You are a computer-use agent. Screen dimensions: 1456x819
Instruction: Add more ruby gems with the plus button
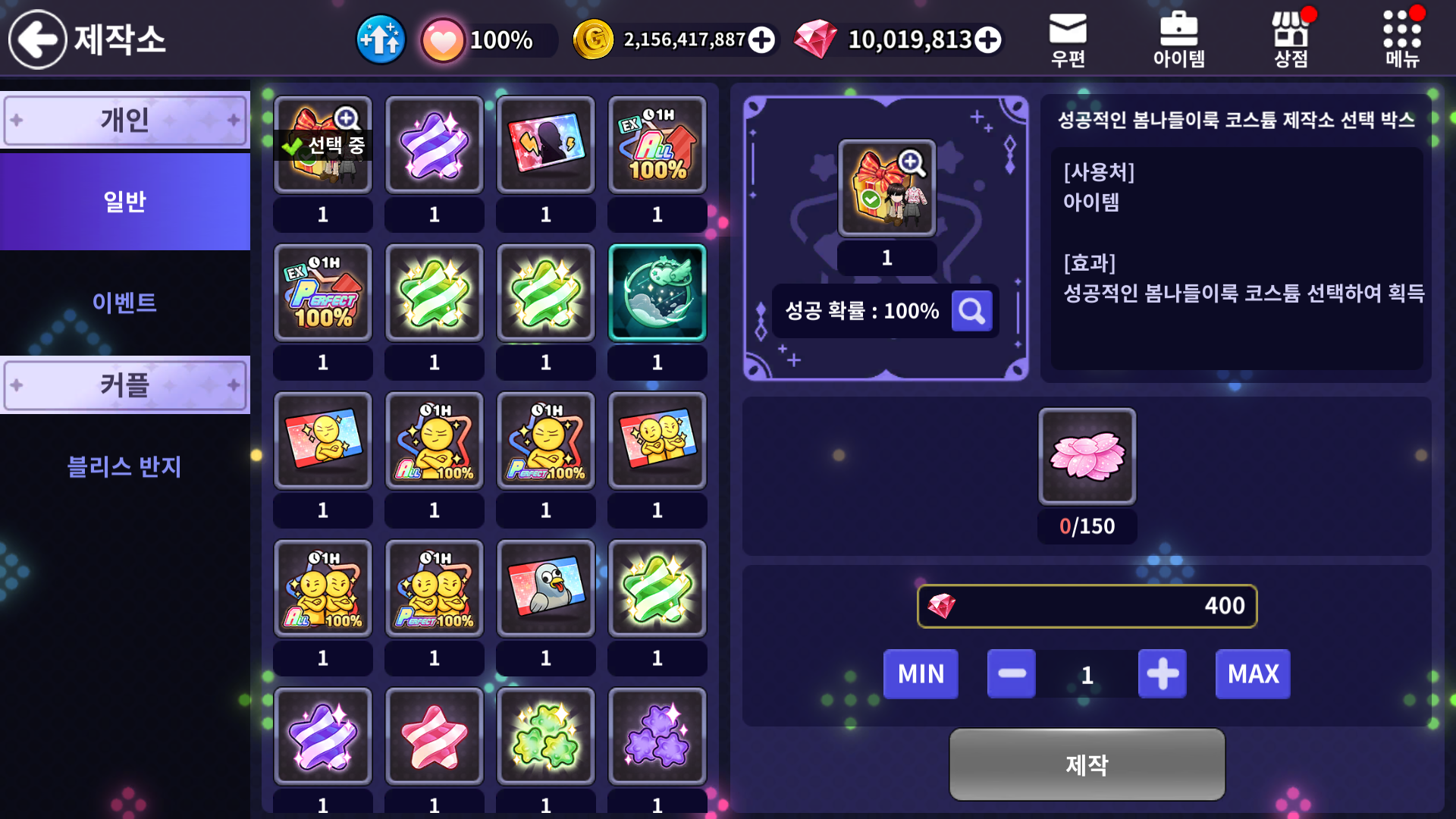pos(987,39)
